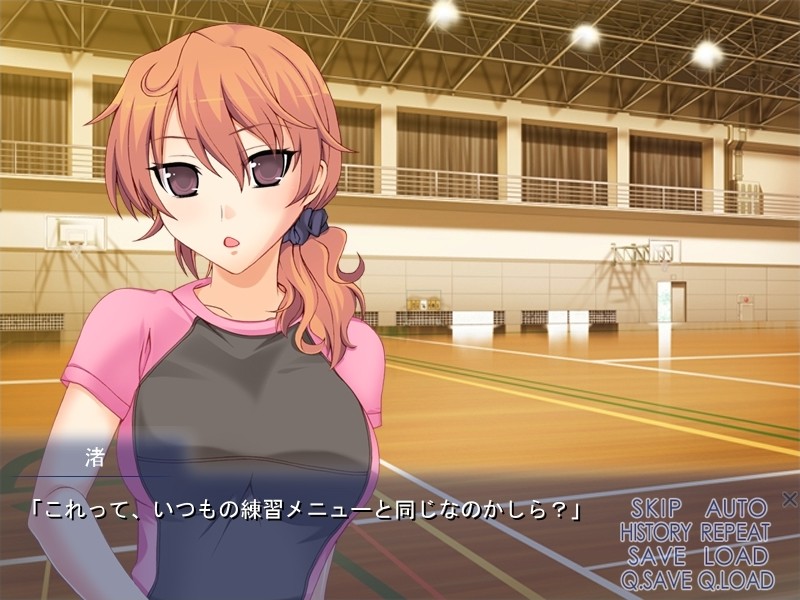800x600 pixels.
Task: Quick save with Q.SAVE
Action: [656, 580]
